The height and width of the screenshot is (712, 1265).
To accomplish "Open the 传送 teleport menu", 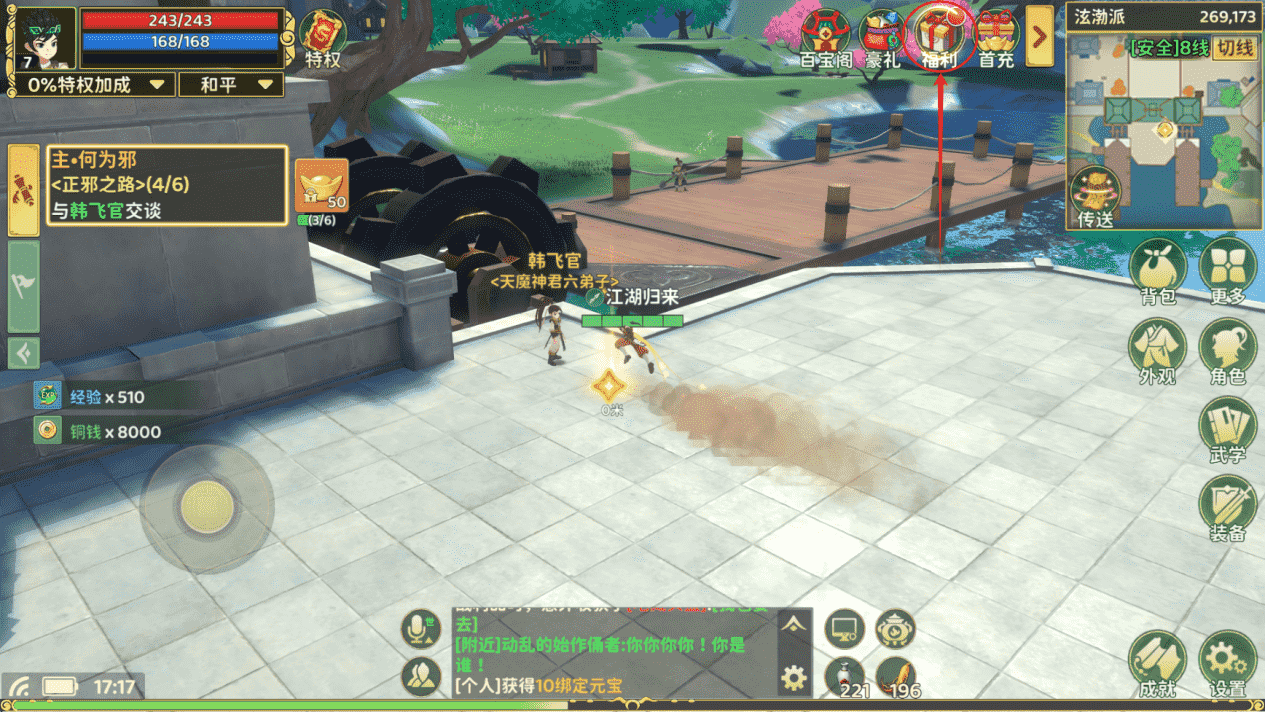I will tap(1096, 198).
